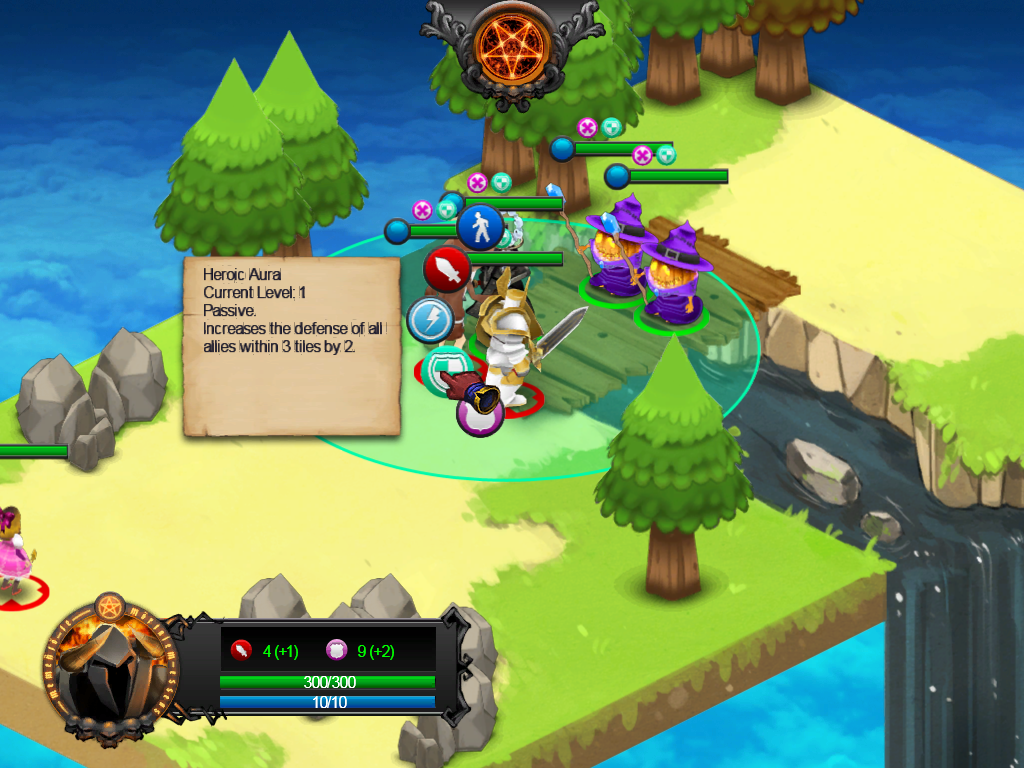This screenshot has height=768, width=1024.
Task: Choose the red sword attack action
Action: [x=447, y=269]
